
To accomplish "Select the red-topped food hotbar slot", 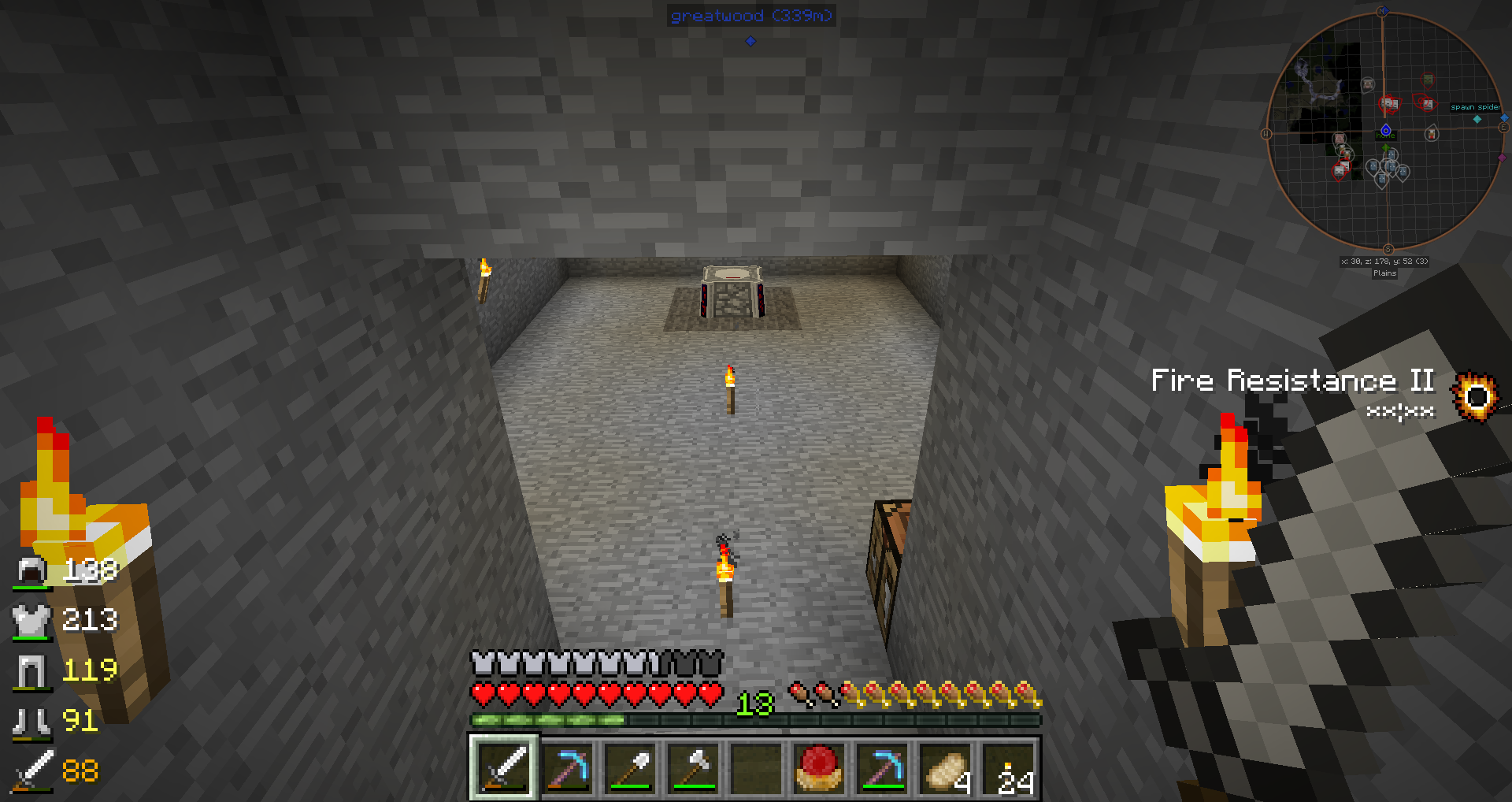I will click(x=819, y=767).
